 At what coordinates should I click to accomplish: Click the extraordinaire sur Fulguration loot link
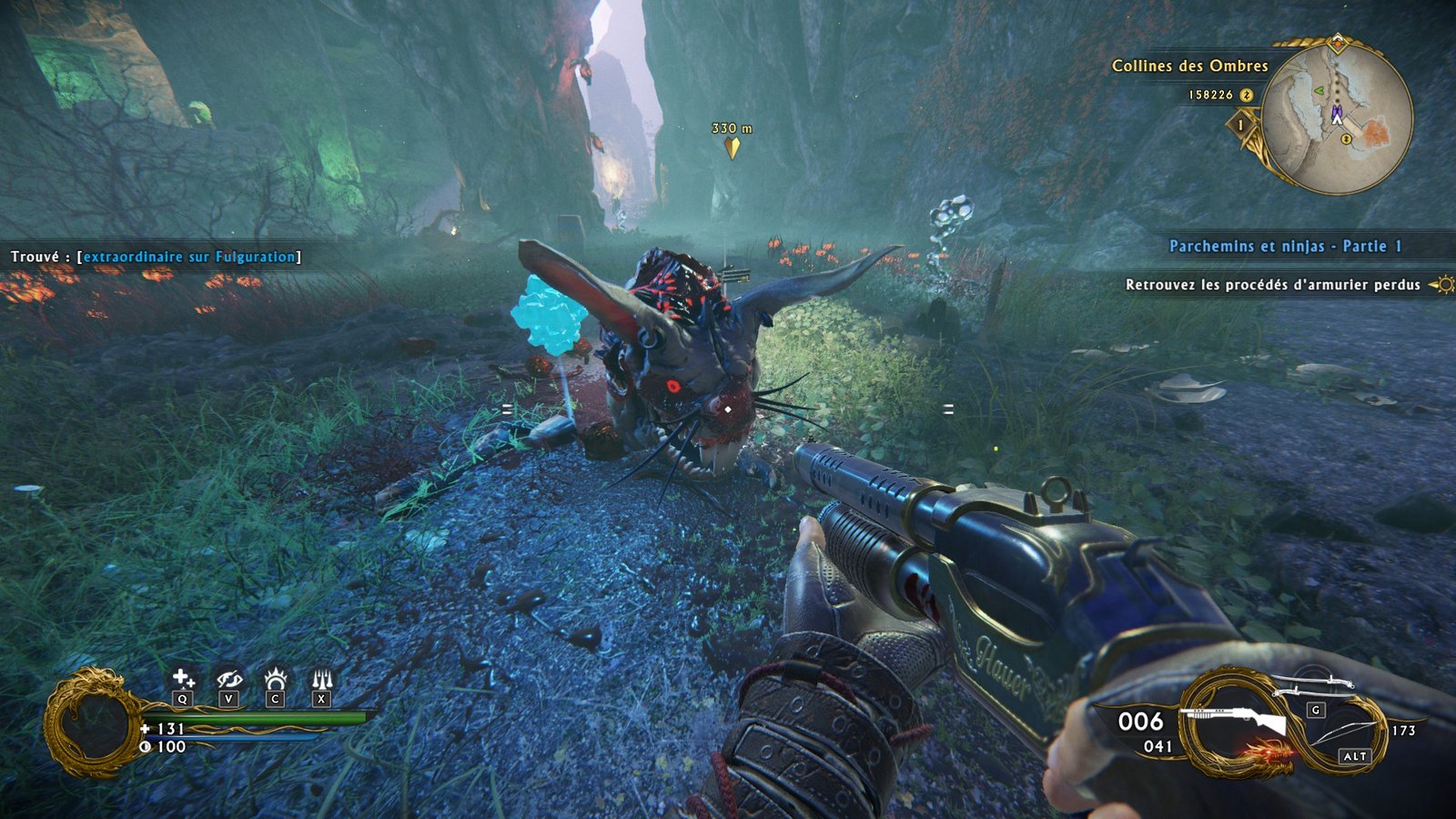[189, 257]
